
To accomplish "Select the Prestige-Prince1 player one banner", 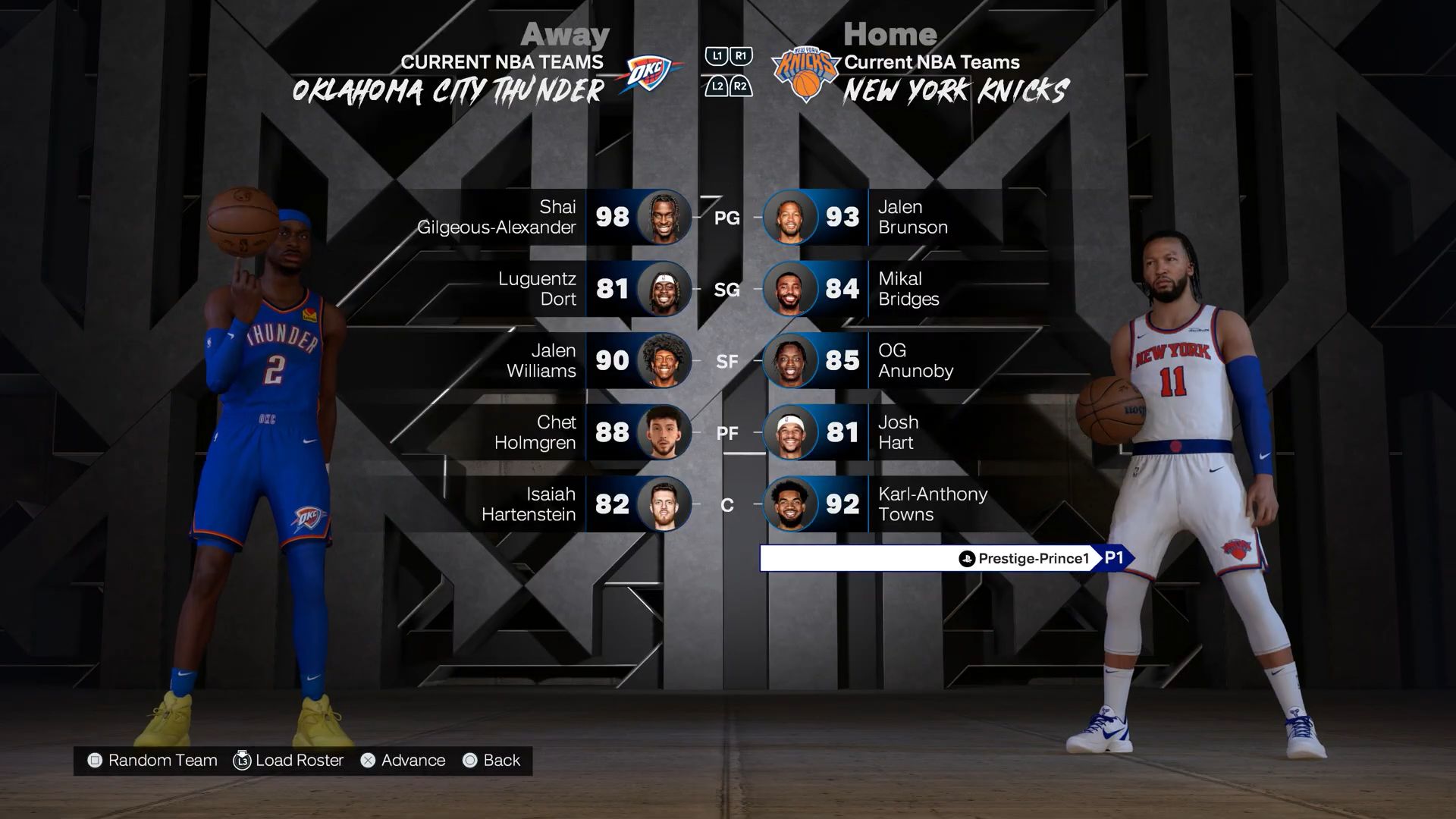I will [945, 559].
